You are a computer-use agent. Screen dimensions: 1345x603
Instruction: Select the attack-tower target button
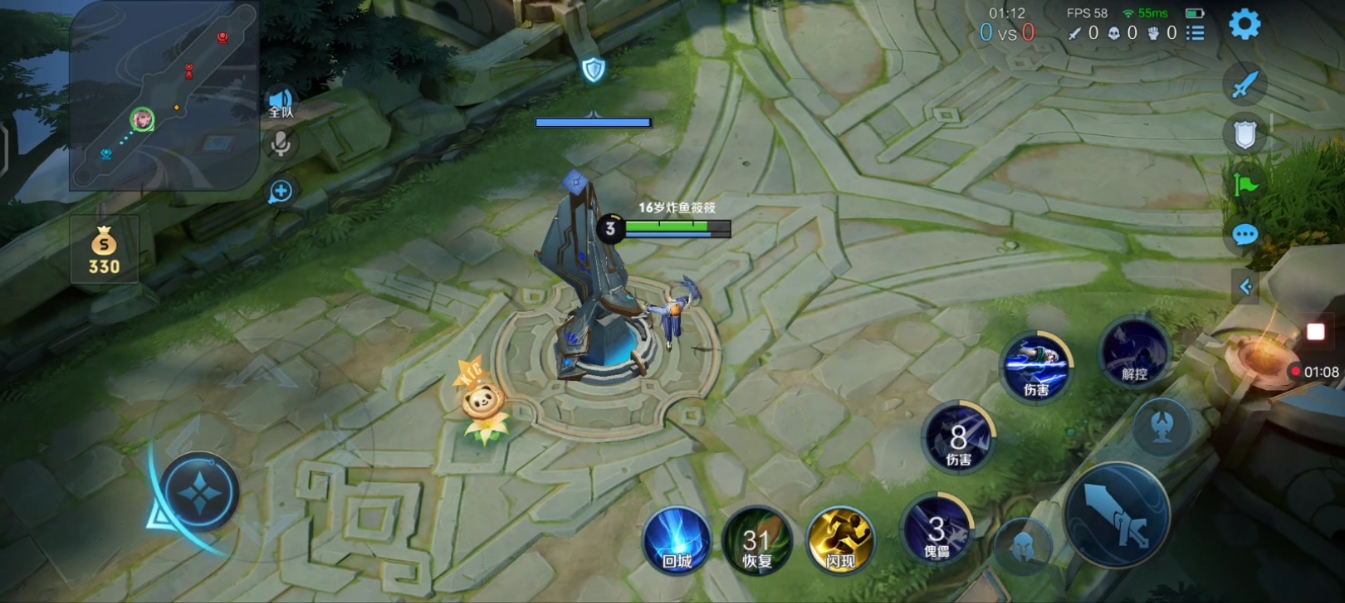tap(1162, 426)
